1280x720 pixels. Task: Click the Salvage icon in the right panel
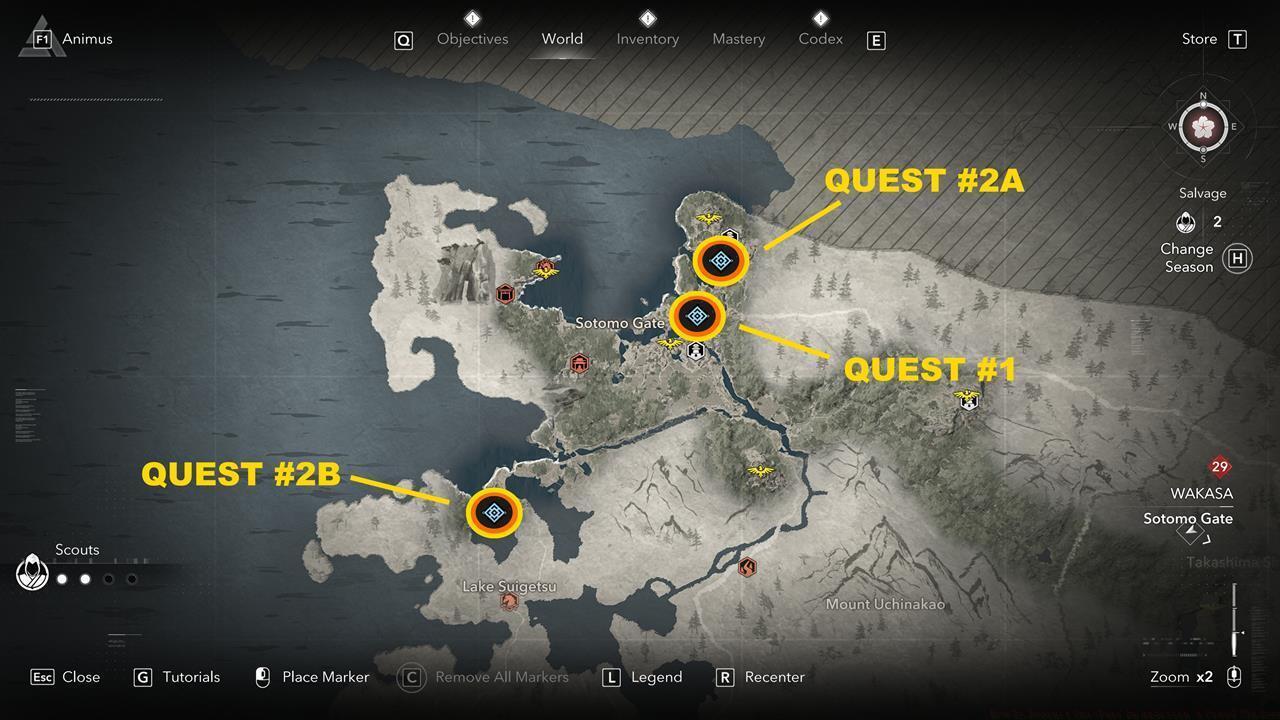pos(1186,222)
